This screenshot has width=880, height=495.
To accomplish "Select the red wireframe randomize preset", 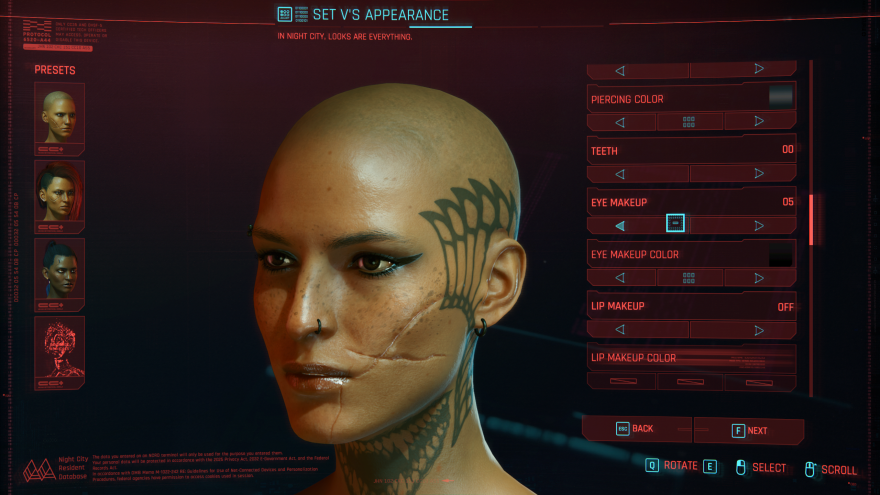I will pos(59,352).
